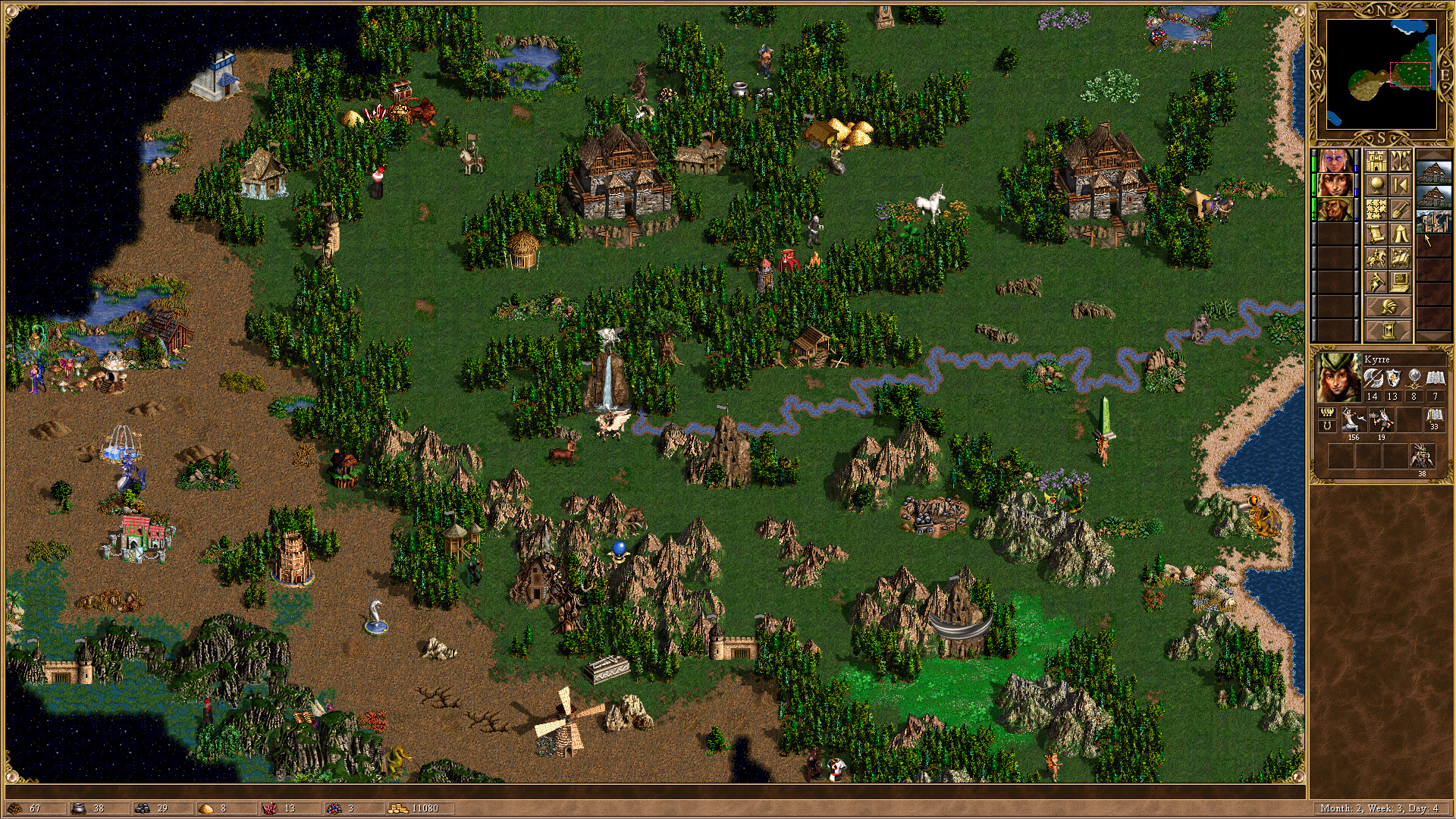Select the purple-masked hero portrait
The height and width of the screenshot is (819, 1456).
(x=1334, y=161)
